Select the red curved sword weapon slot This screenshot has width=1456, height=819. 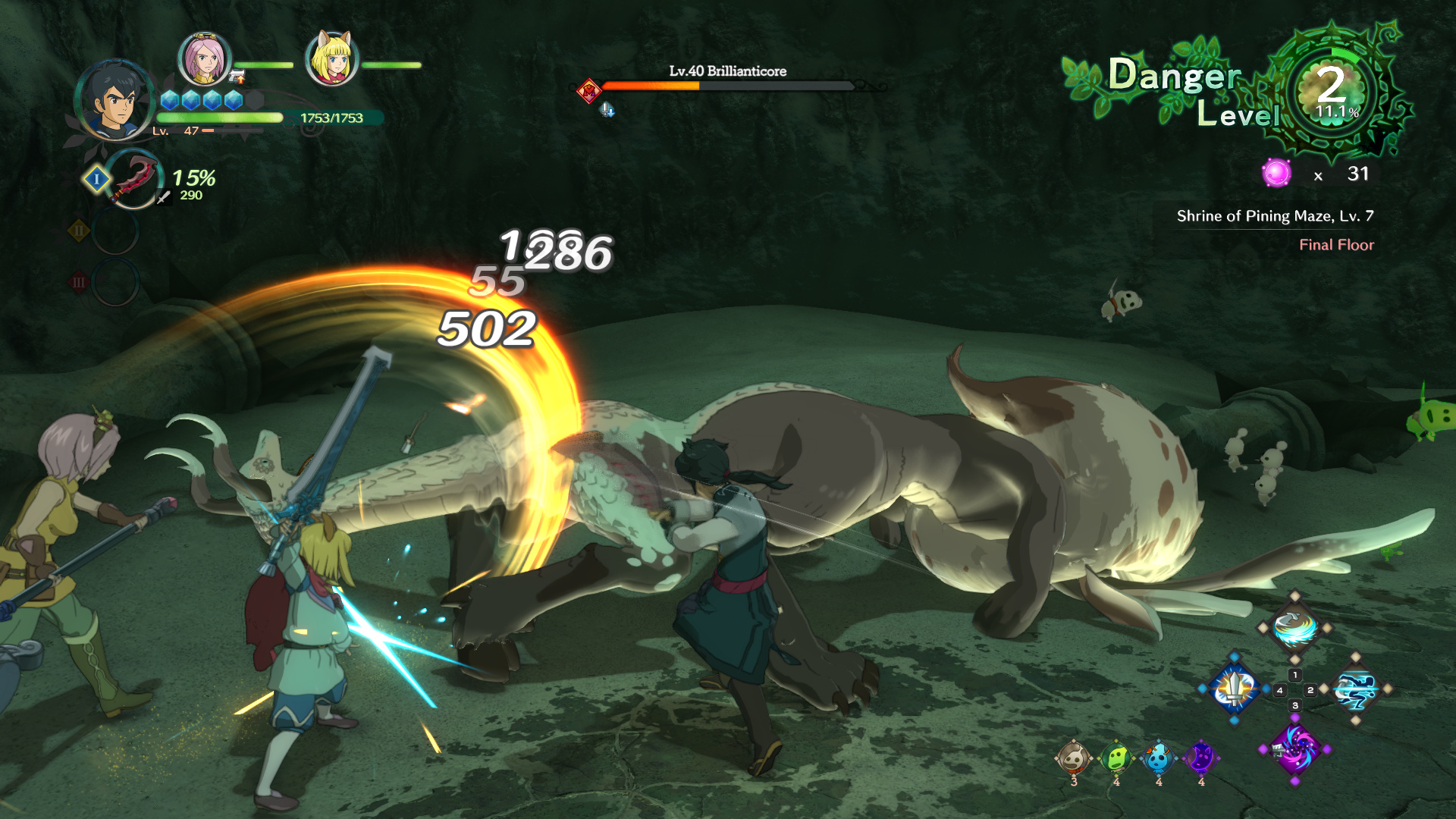134,179
